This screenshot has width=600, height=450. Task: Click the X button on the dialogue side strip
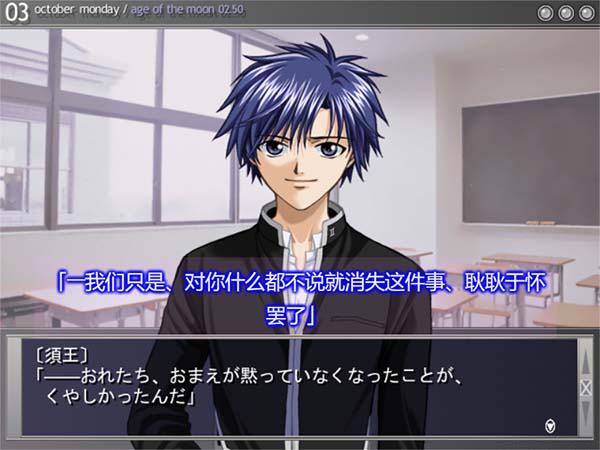pyautogui.click(x=586, y=388)
